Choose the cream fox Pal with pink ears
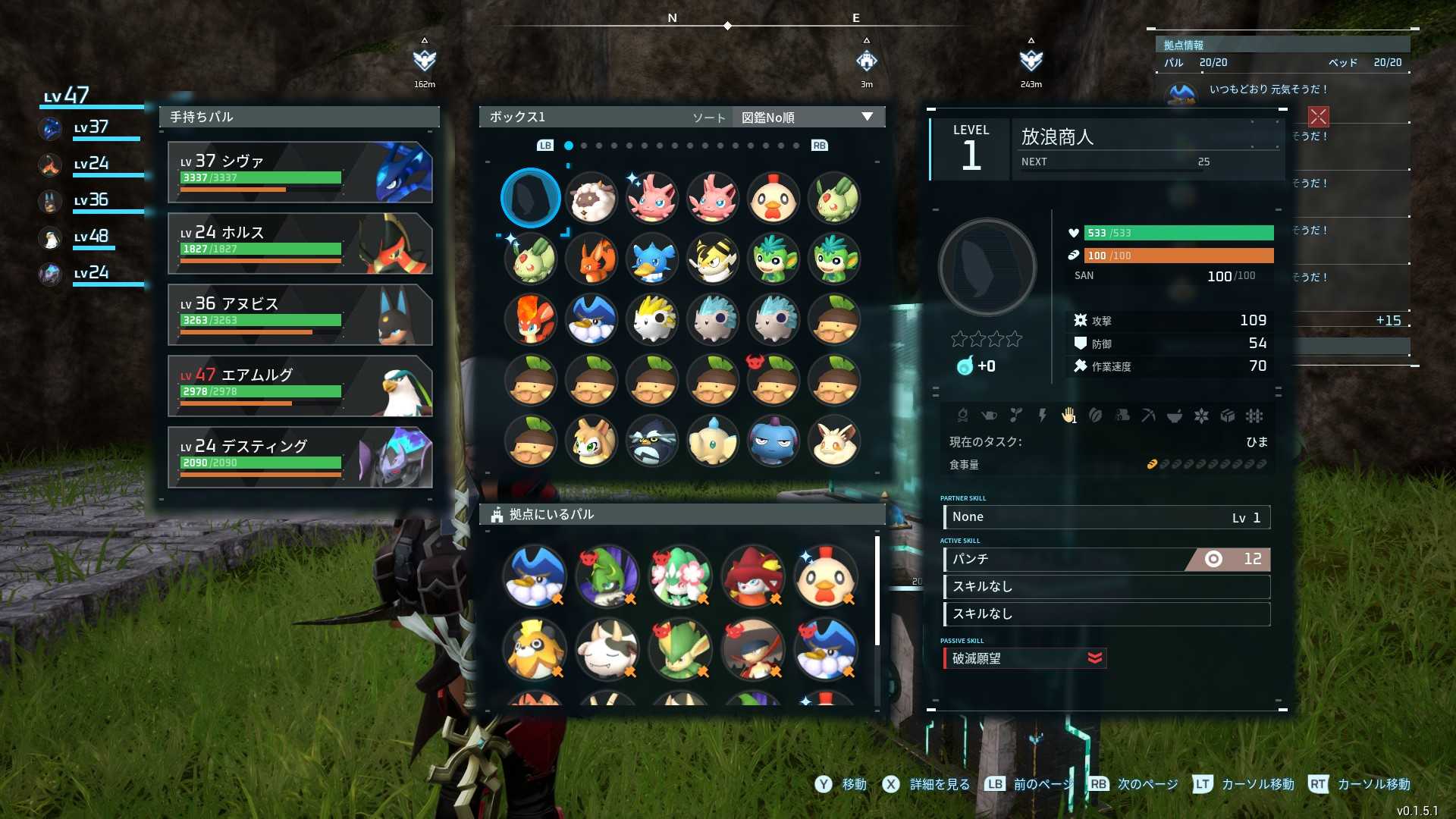1456x819 pixels. 834,441
